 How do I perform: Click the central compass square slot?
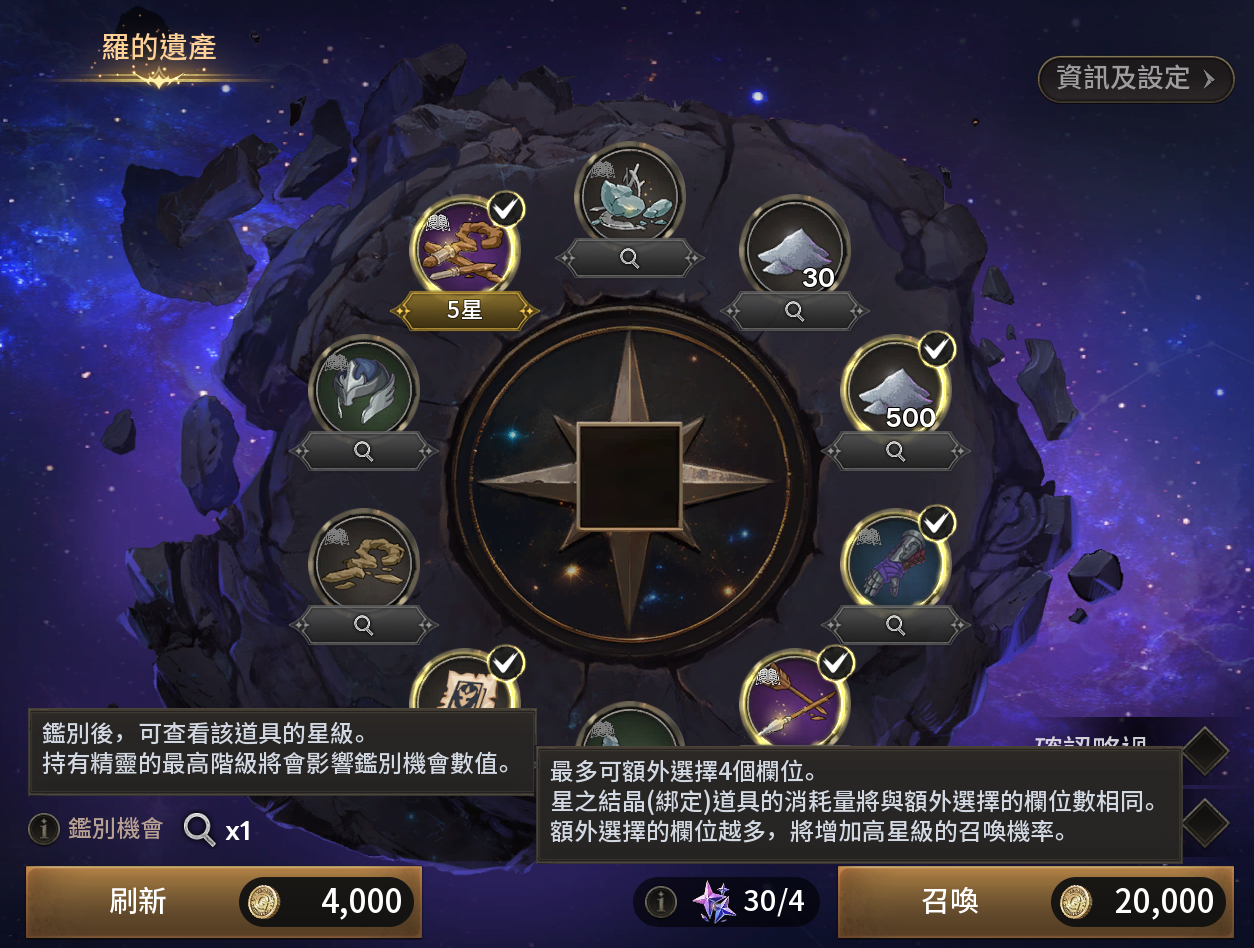click(x=630, y=476)
